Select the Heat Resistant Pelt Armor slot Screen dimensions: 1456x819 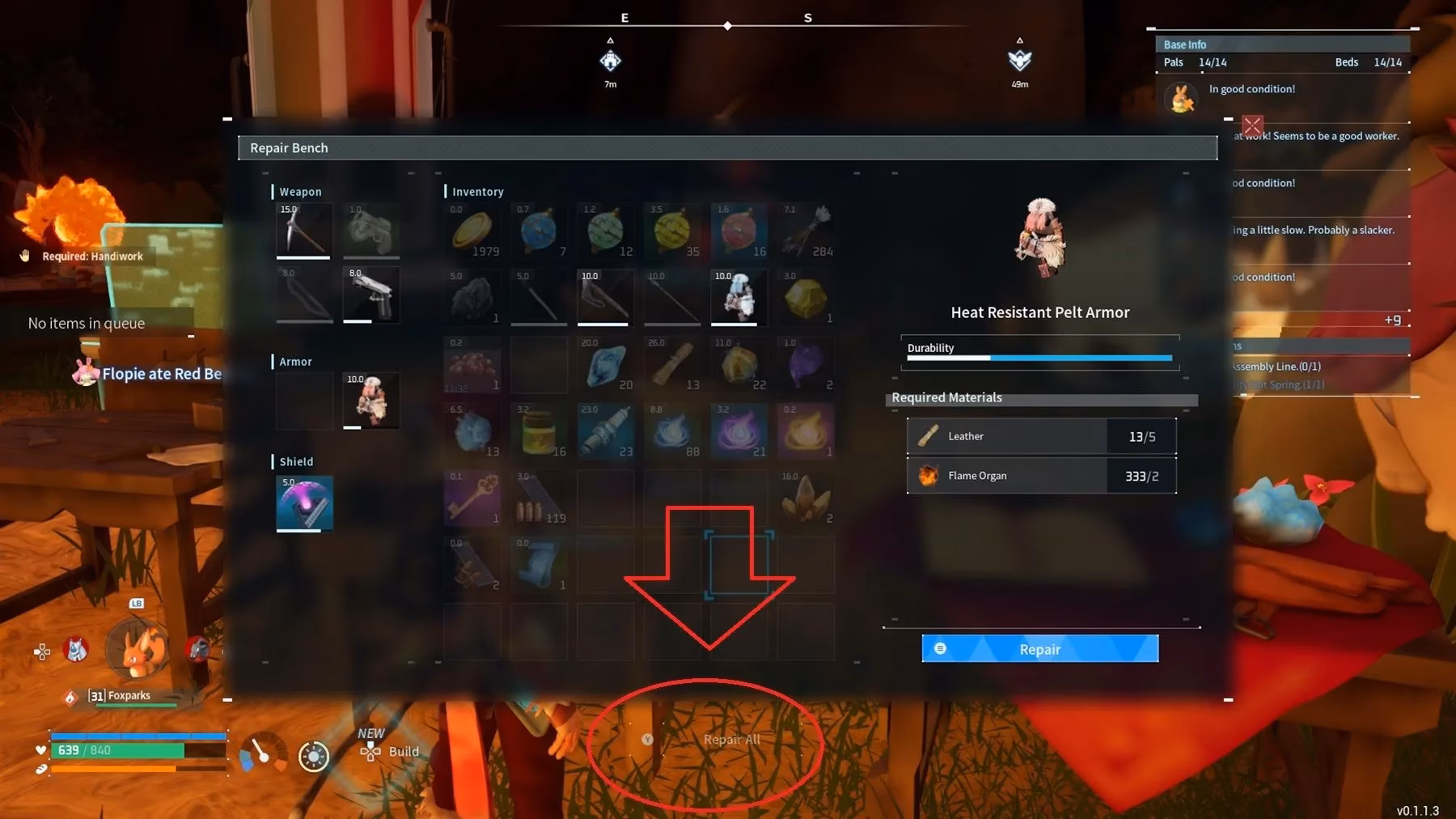[371, 398]
